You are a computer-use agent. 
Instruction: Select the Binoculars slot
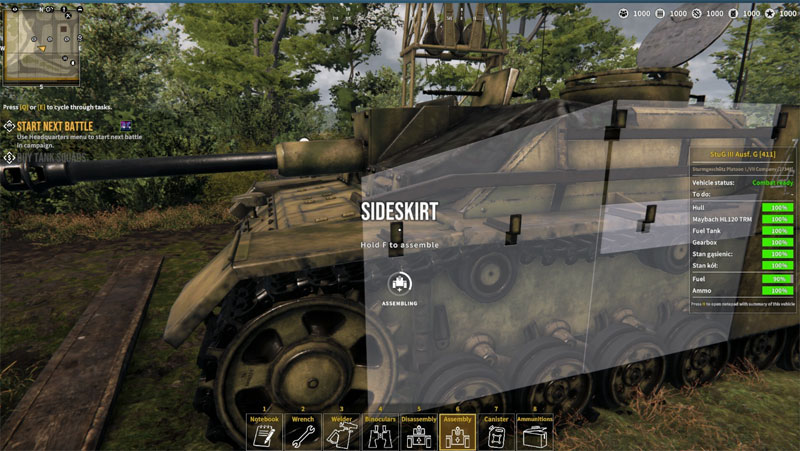(380, 432)
